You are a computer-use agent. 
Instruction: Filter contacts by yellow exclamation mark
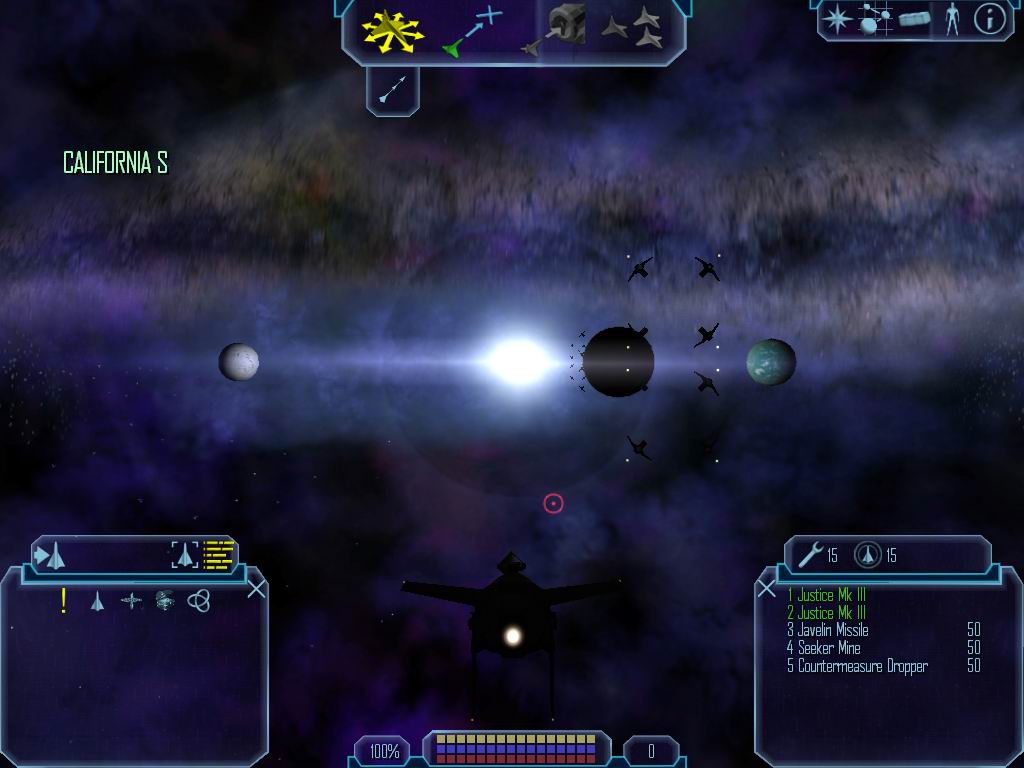64,600
